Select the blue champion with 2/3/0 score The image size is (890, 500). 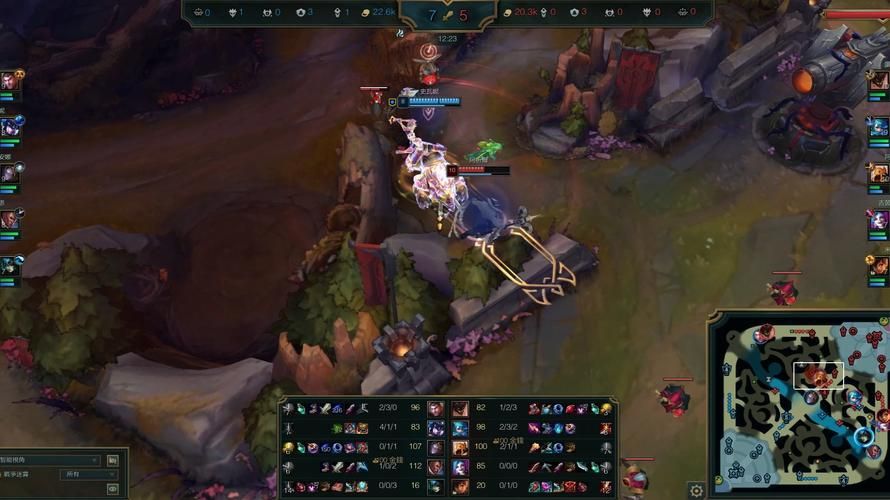coord(435,408)
